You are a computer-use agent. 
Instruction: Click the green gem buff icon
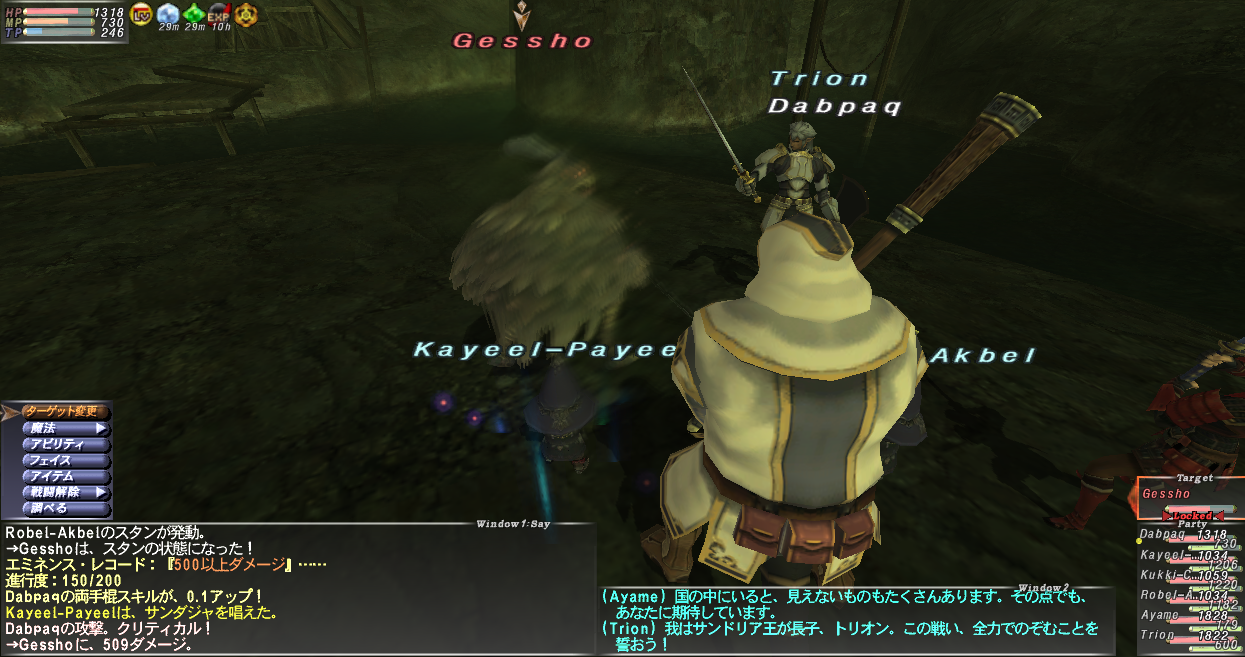click(x=194, y=14)
